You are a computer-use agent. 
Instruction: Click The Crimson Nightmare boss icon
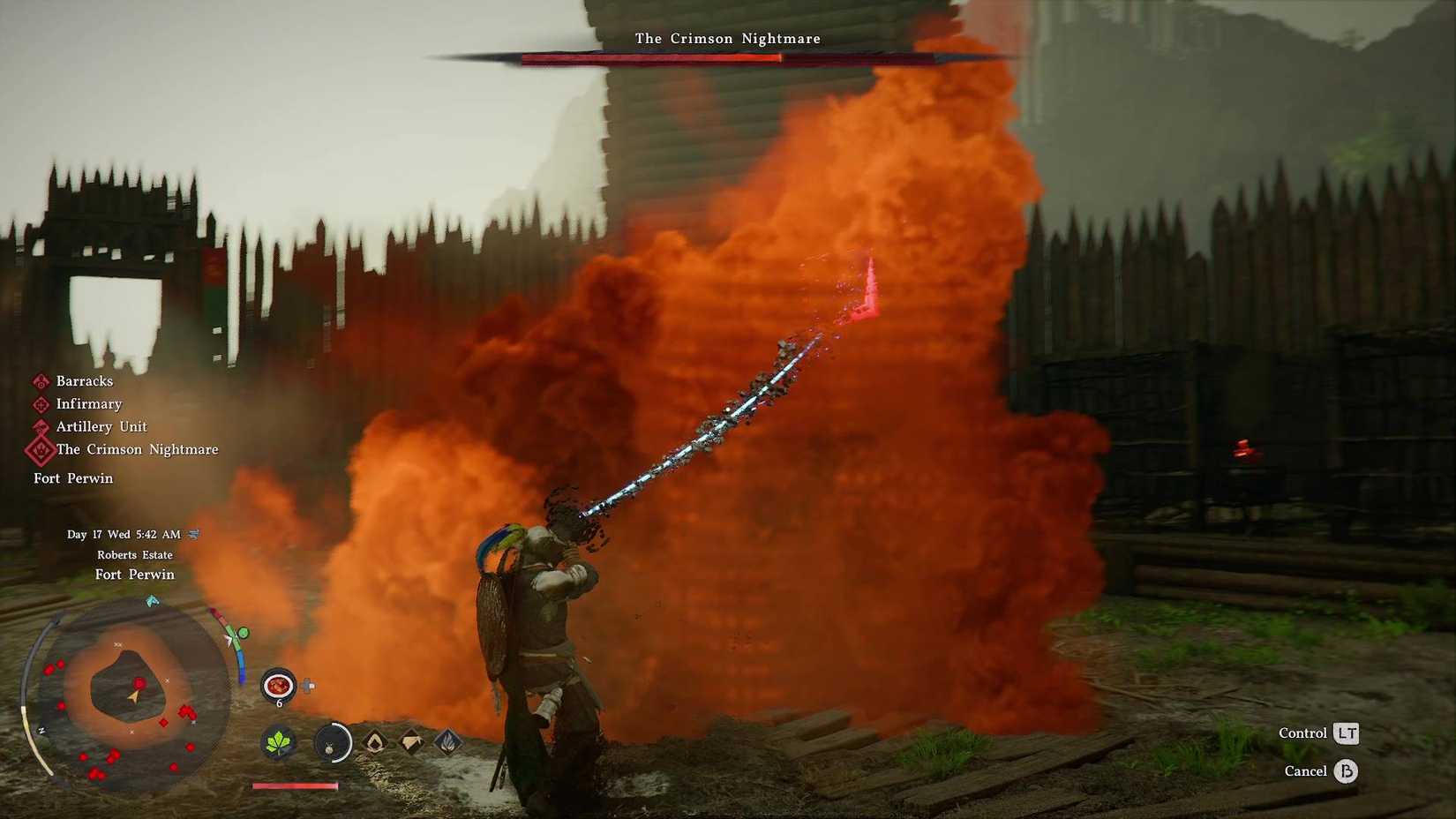tap(40, 449)
